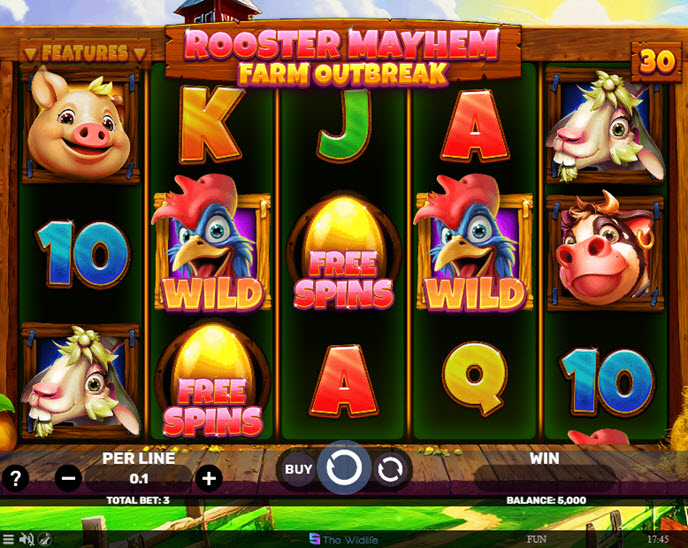Decrease the per line bet
Image resolution: width=688 pixels, height=548 pixels.
click(x=69, y=478)
